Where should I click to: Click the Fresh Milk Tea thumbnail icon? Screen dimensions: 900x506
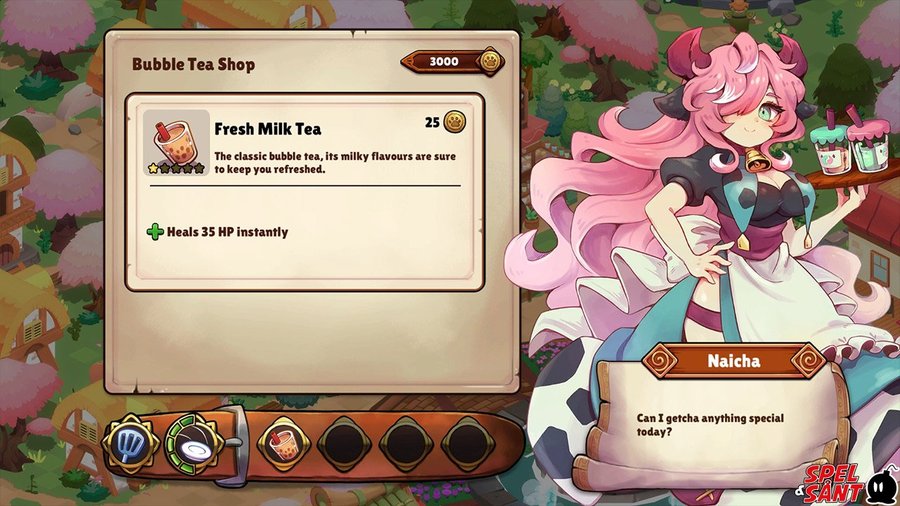point(176,142)
